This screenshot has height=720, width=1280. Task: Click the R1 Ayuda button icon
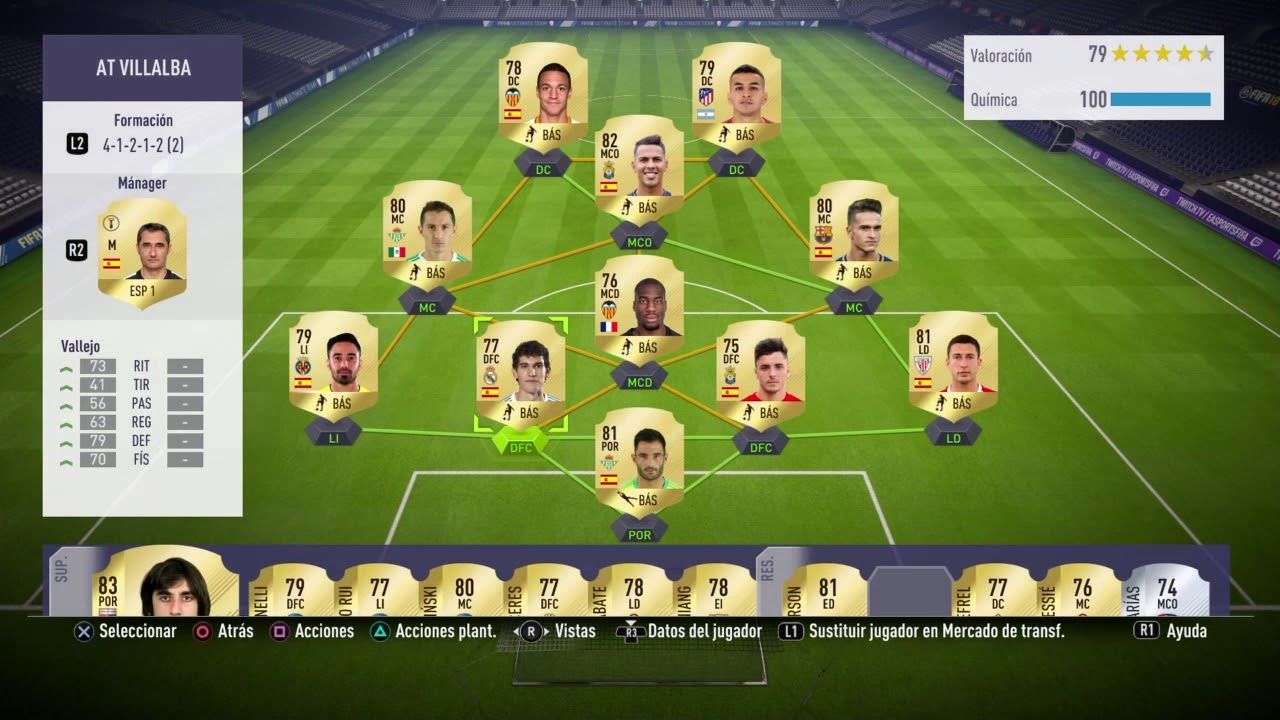point(1146,631)
